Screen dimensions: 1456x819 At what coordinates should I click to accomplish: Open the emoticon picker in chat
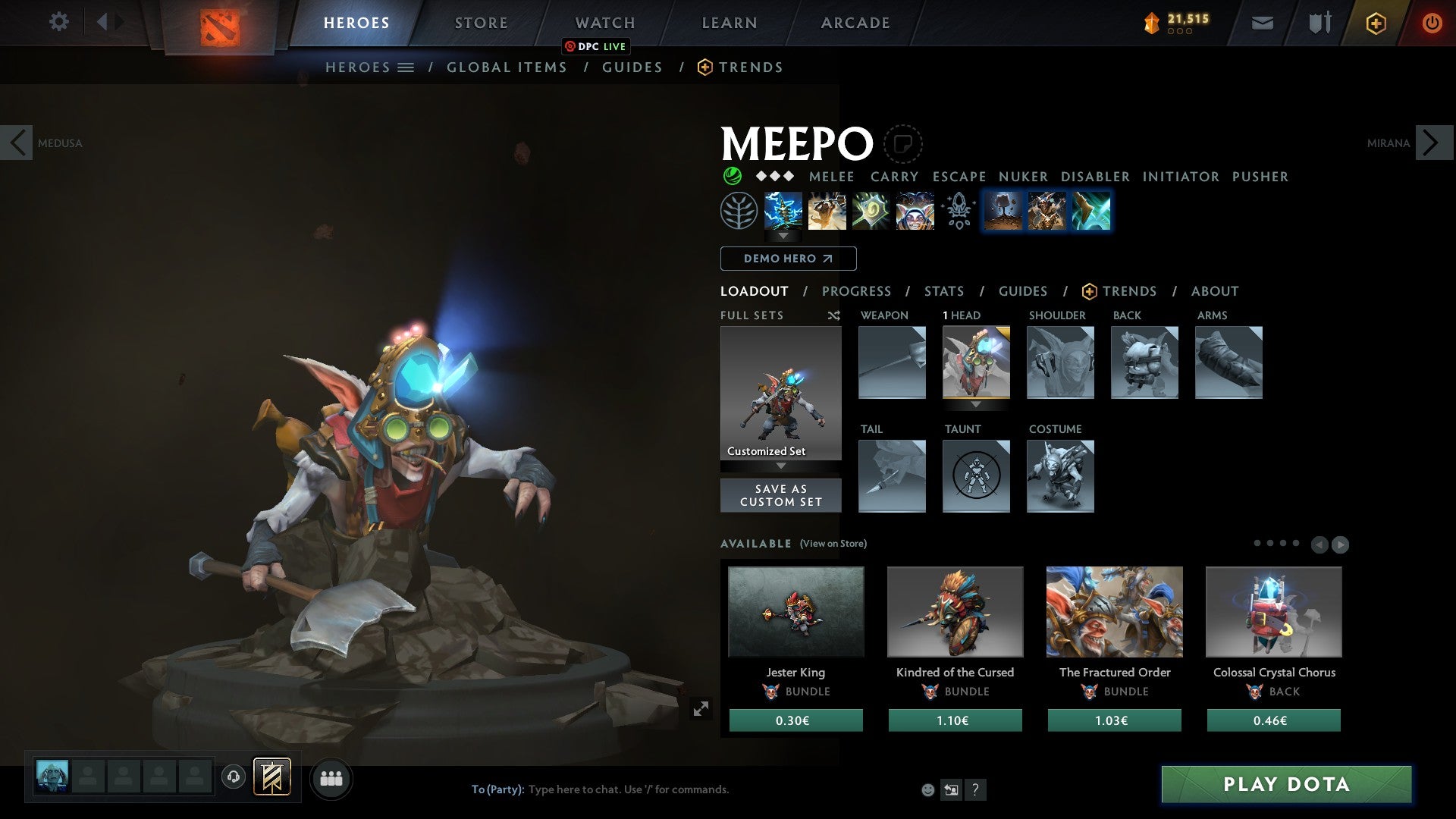(927, 789)
